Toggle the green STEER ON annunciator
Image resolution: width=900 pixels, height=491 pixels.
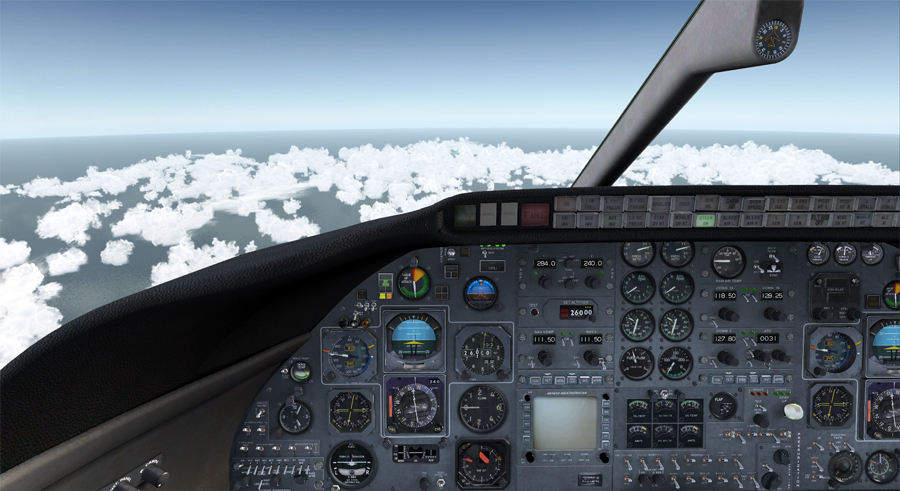pos(706,220)
